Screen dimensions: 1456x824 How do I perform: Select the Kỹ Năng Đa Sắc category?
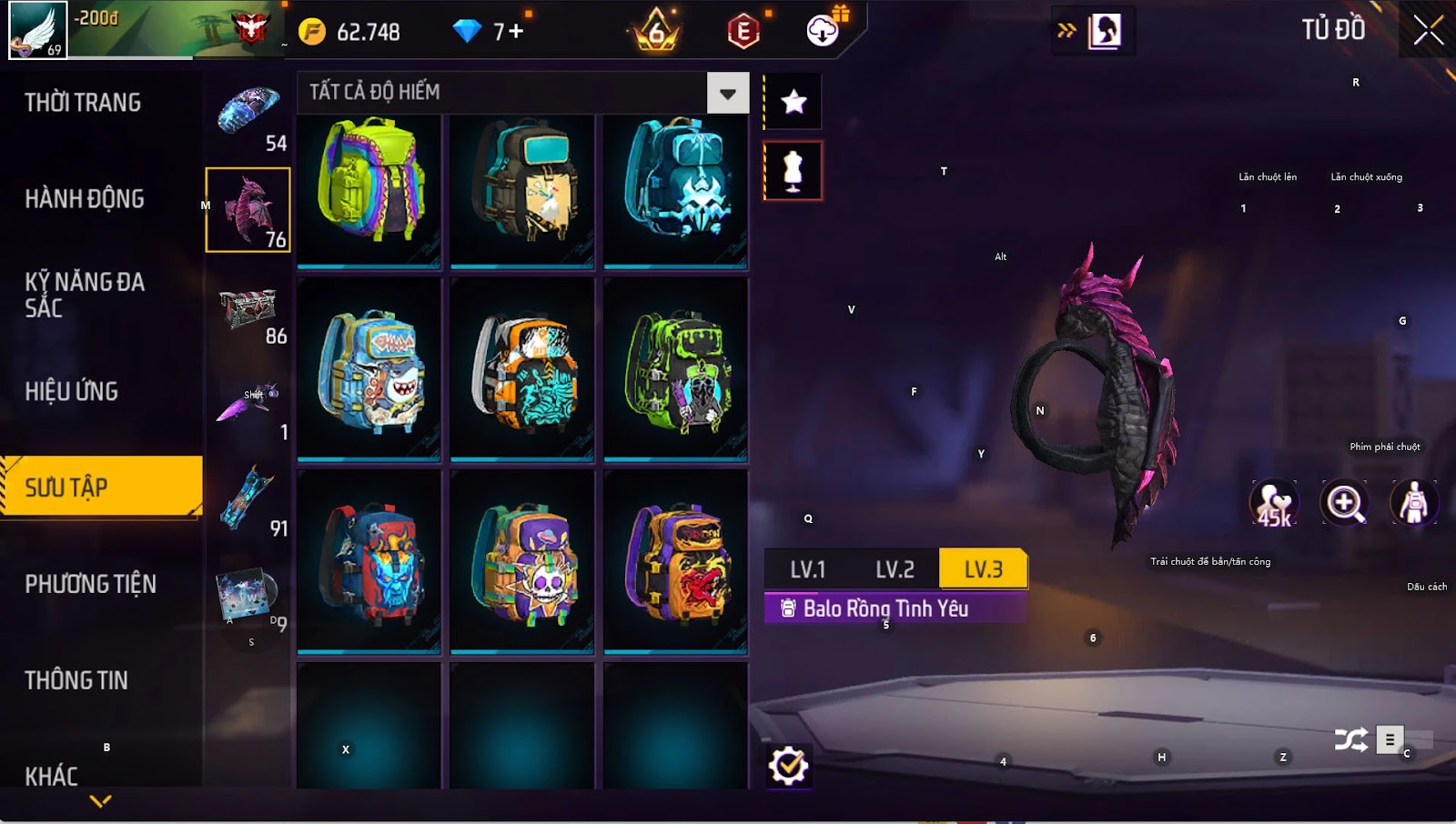coord(85,295)
